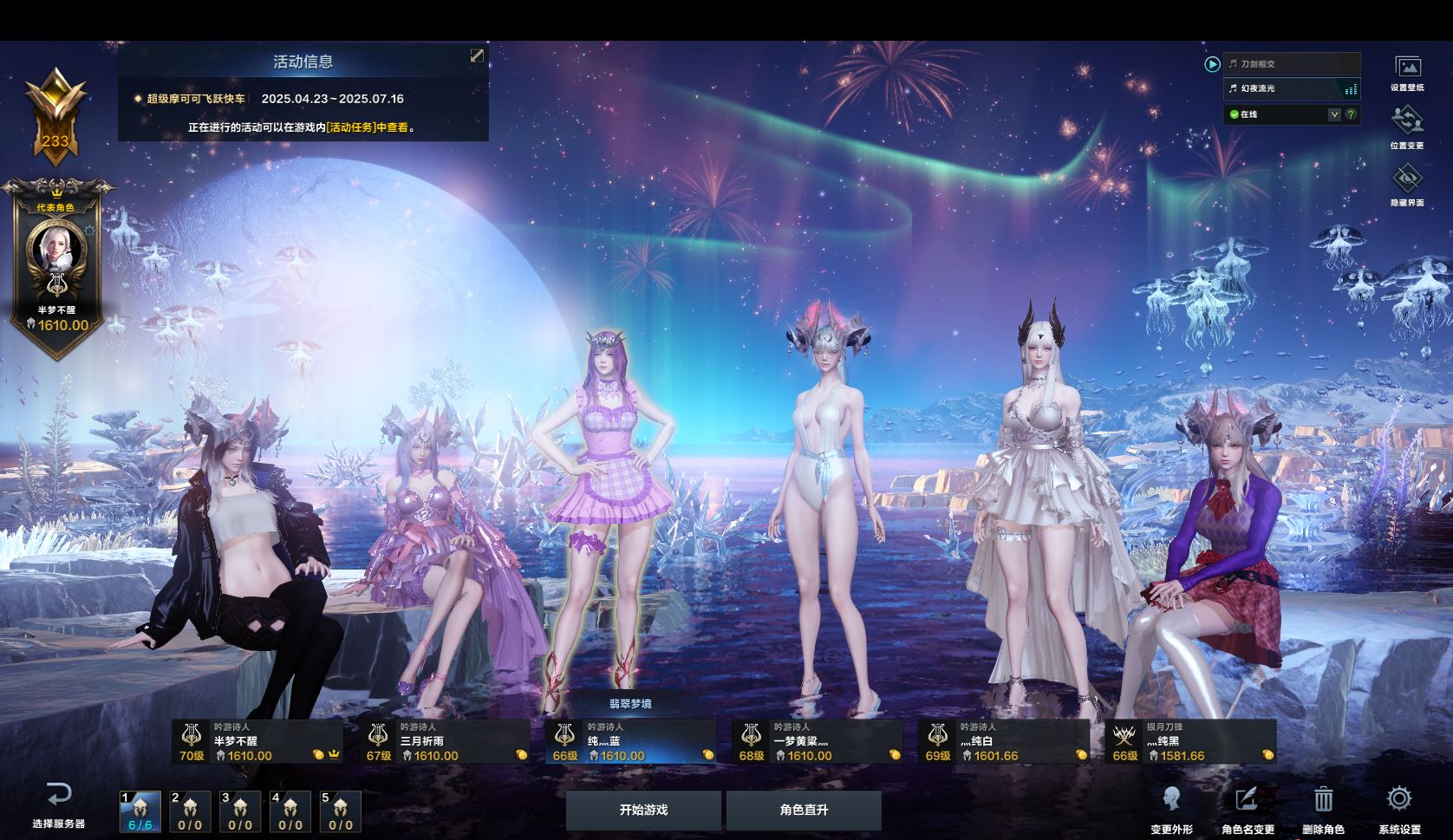The width and height of the screenshot is (1453, 840).
Task: Play the lobby music track
Action: [x=1212, y=64]
